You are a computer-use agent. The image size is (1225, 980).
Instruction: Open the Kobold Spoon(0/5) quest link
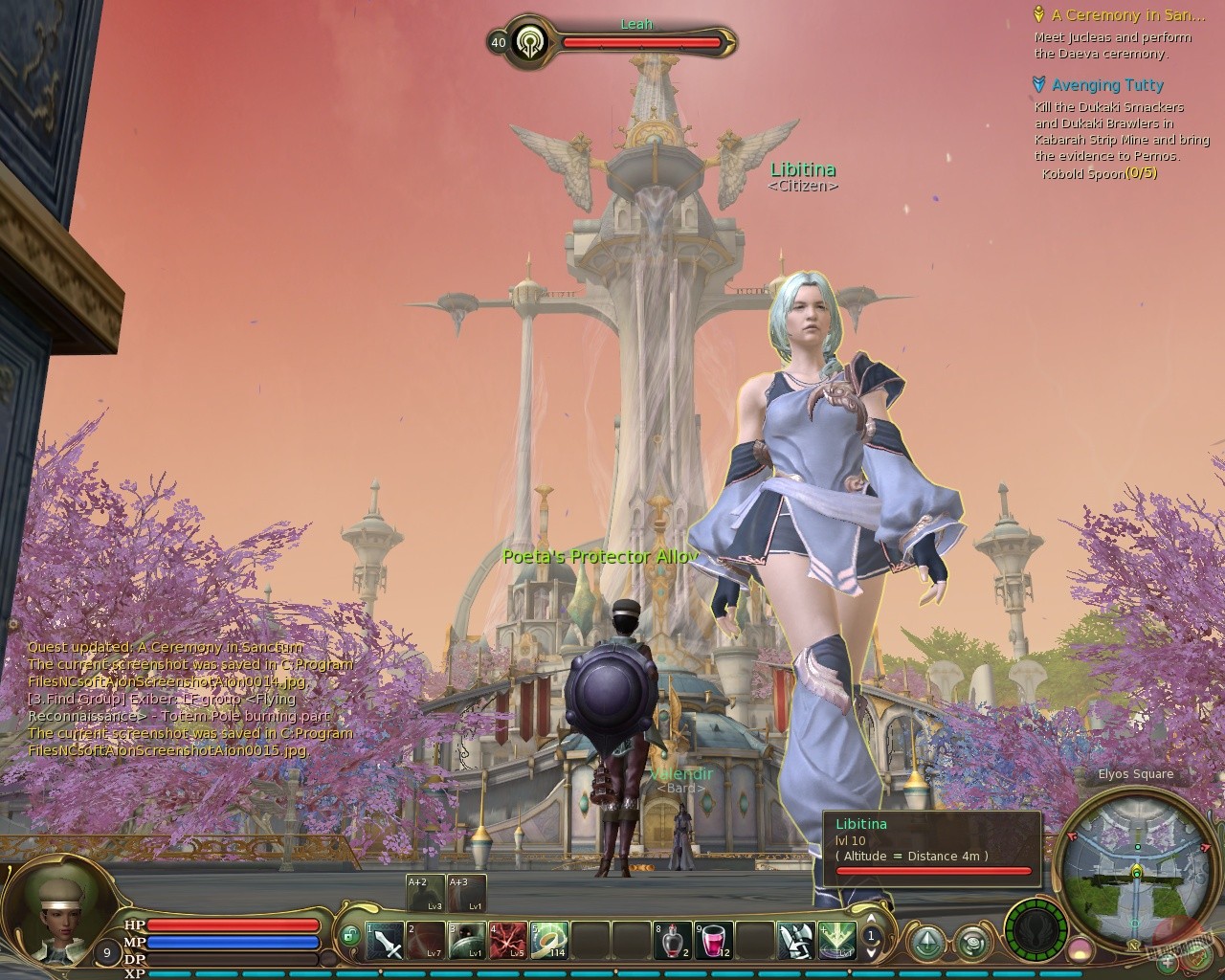click(1100, 174)
